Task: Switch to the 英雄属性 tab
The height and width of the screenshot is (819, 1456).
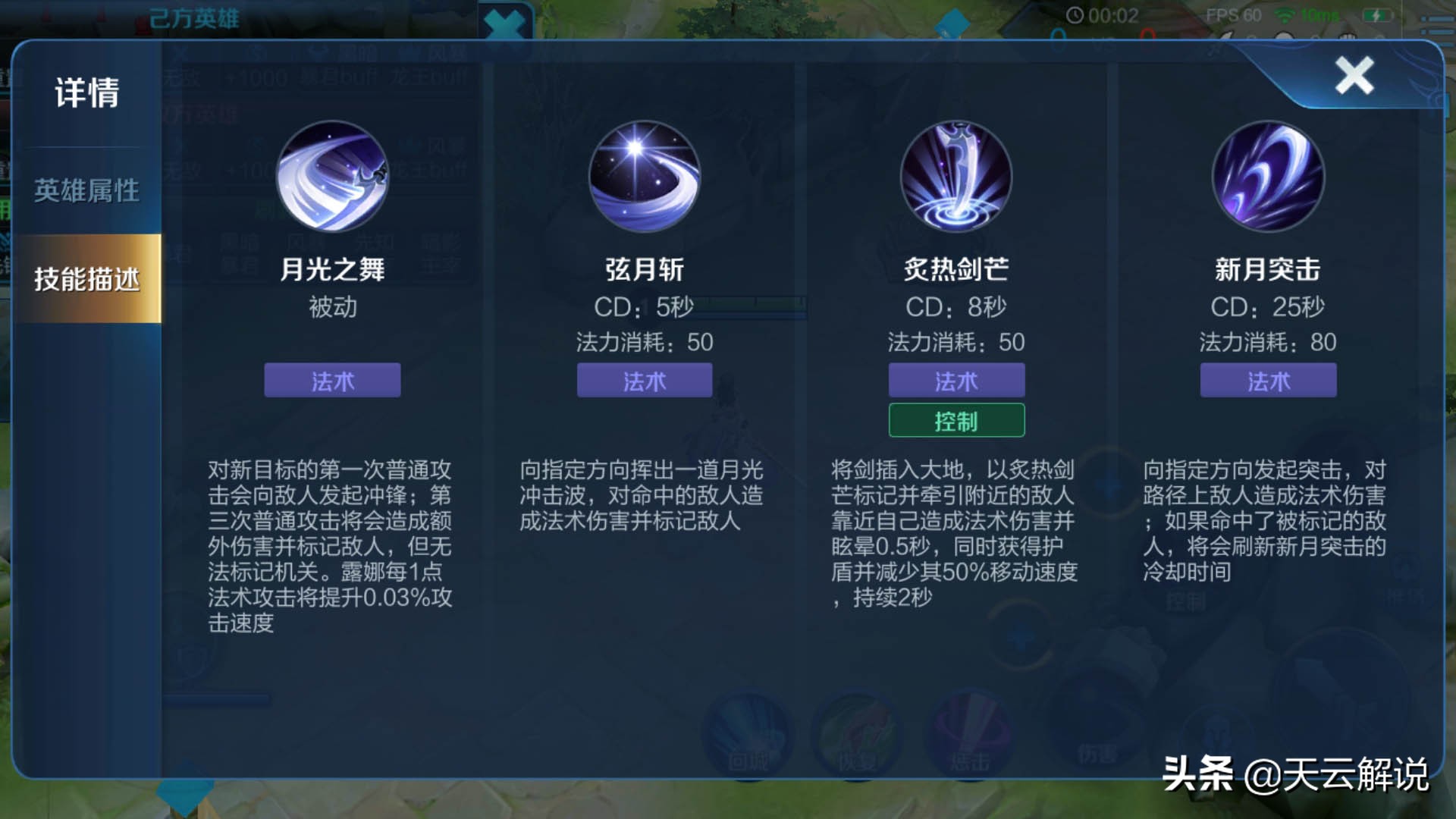Action: [x=86, y=191]
